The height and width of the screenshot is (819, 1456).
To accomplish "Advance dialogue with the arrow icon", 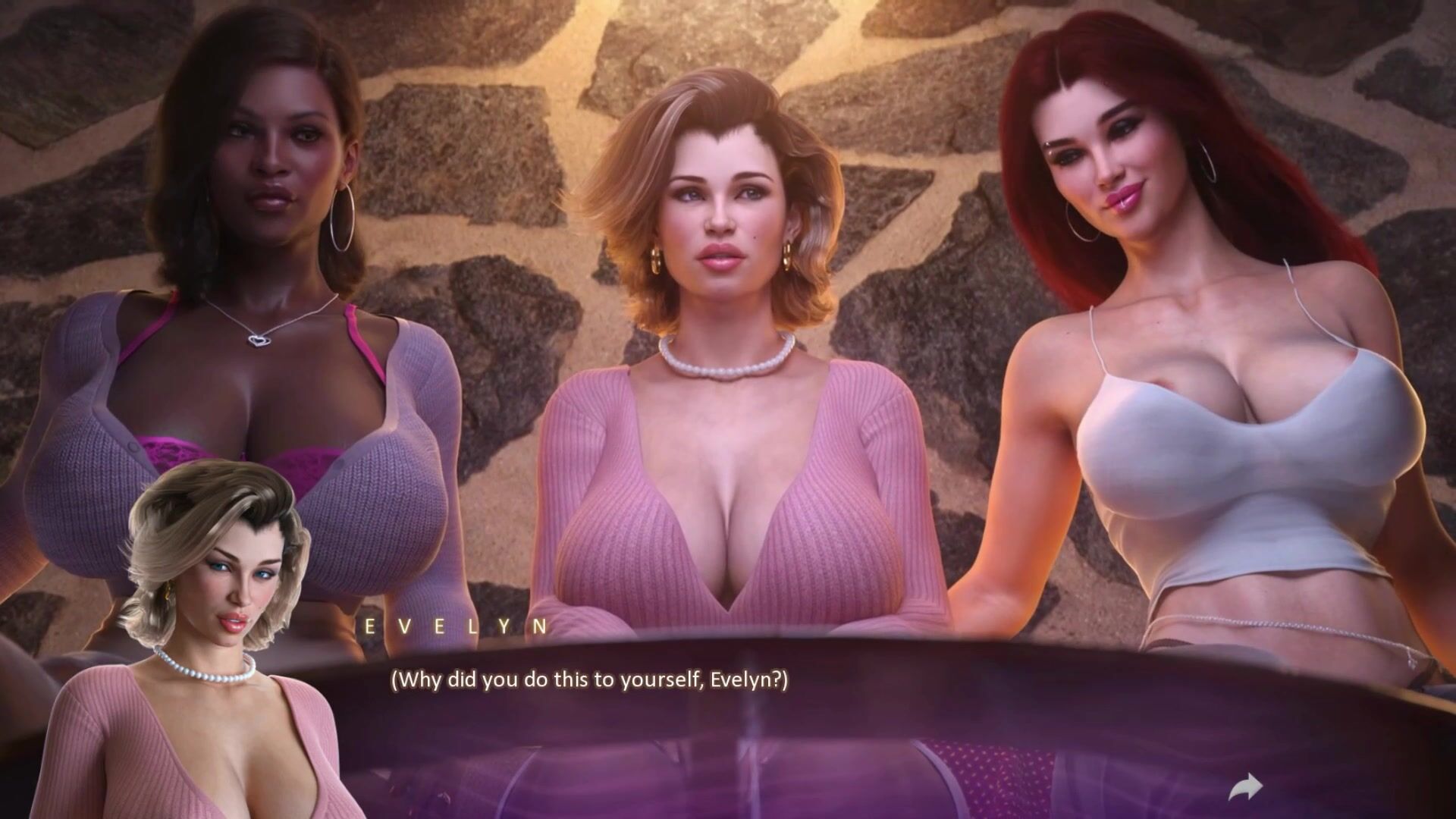I will coord(1245,786).
